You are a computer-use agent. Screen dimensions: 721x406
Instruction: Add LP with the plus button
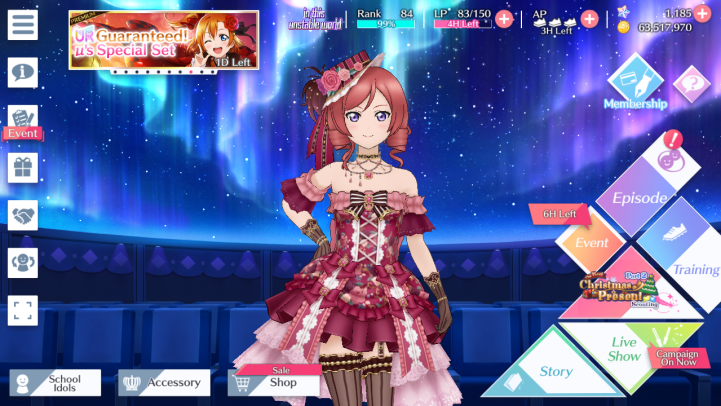504,18
